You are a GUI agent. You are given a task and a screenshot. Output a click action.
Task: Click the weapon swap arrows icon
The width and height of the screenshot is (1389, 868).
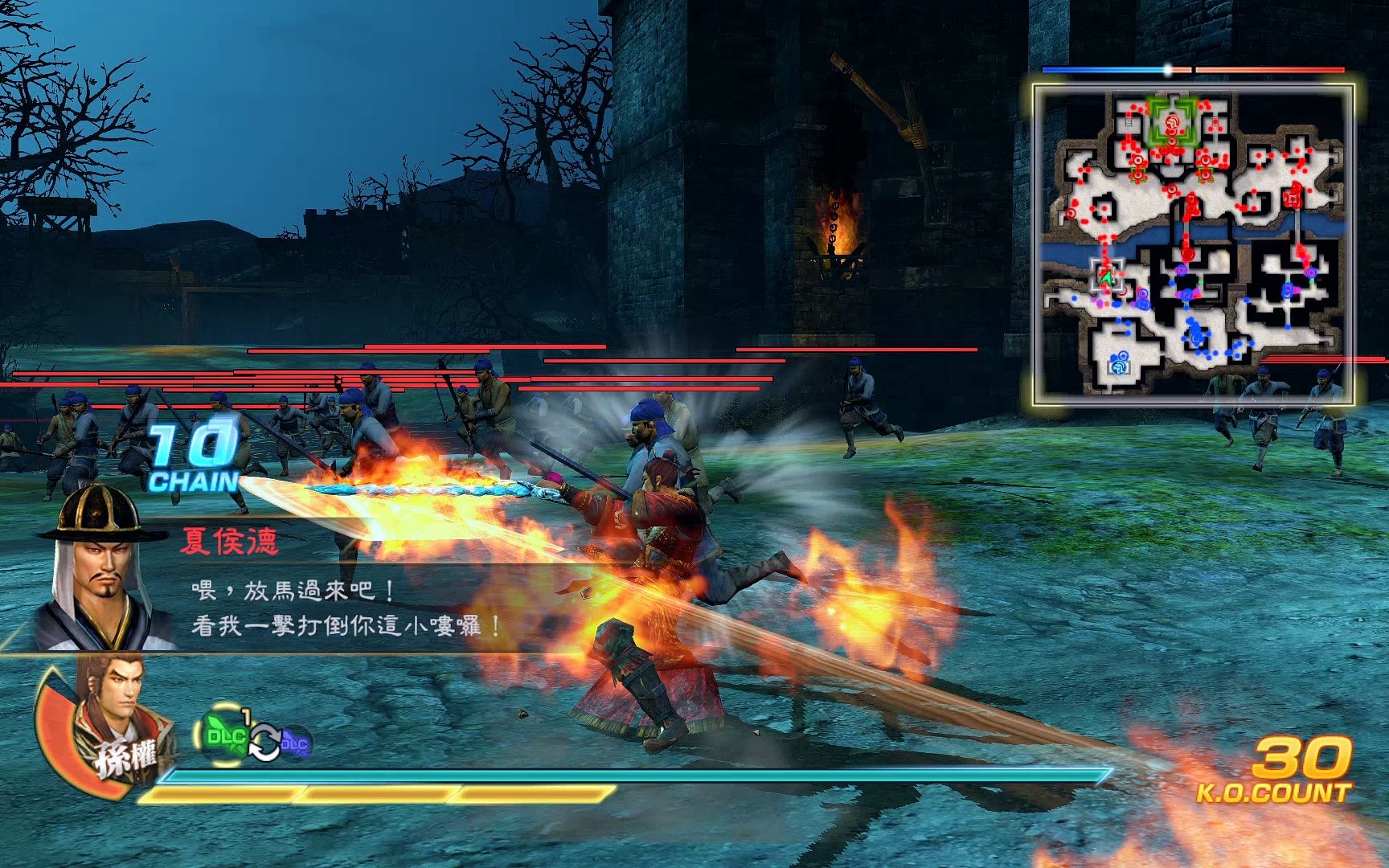tap(263, 742)
